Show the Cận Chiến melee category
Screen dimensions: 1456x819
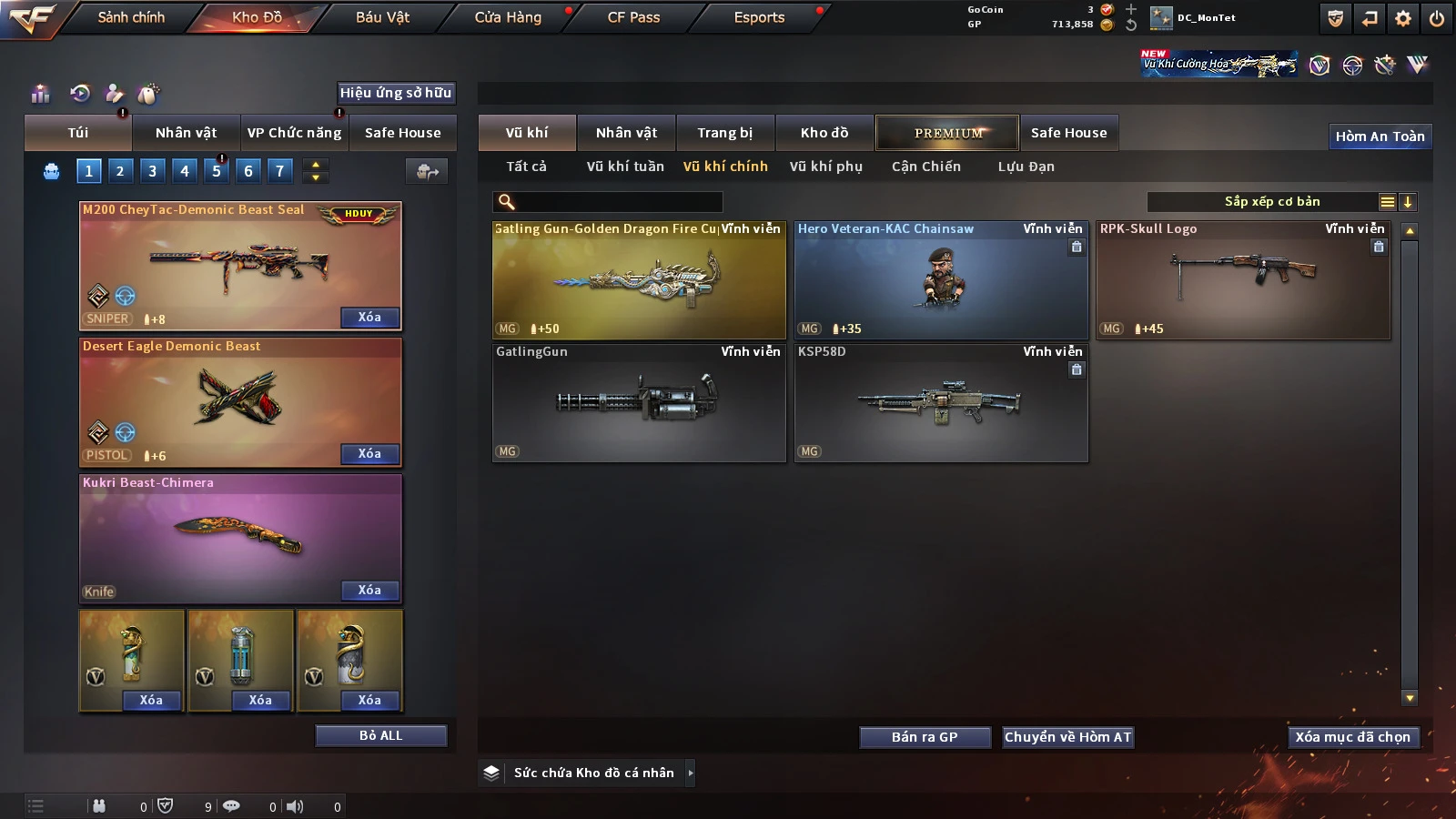coord(925,167)
